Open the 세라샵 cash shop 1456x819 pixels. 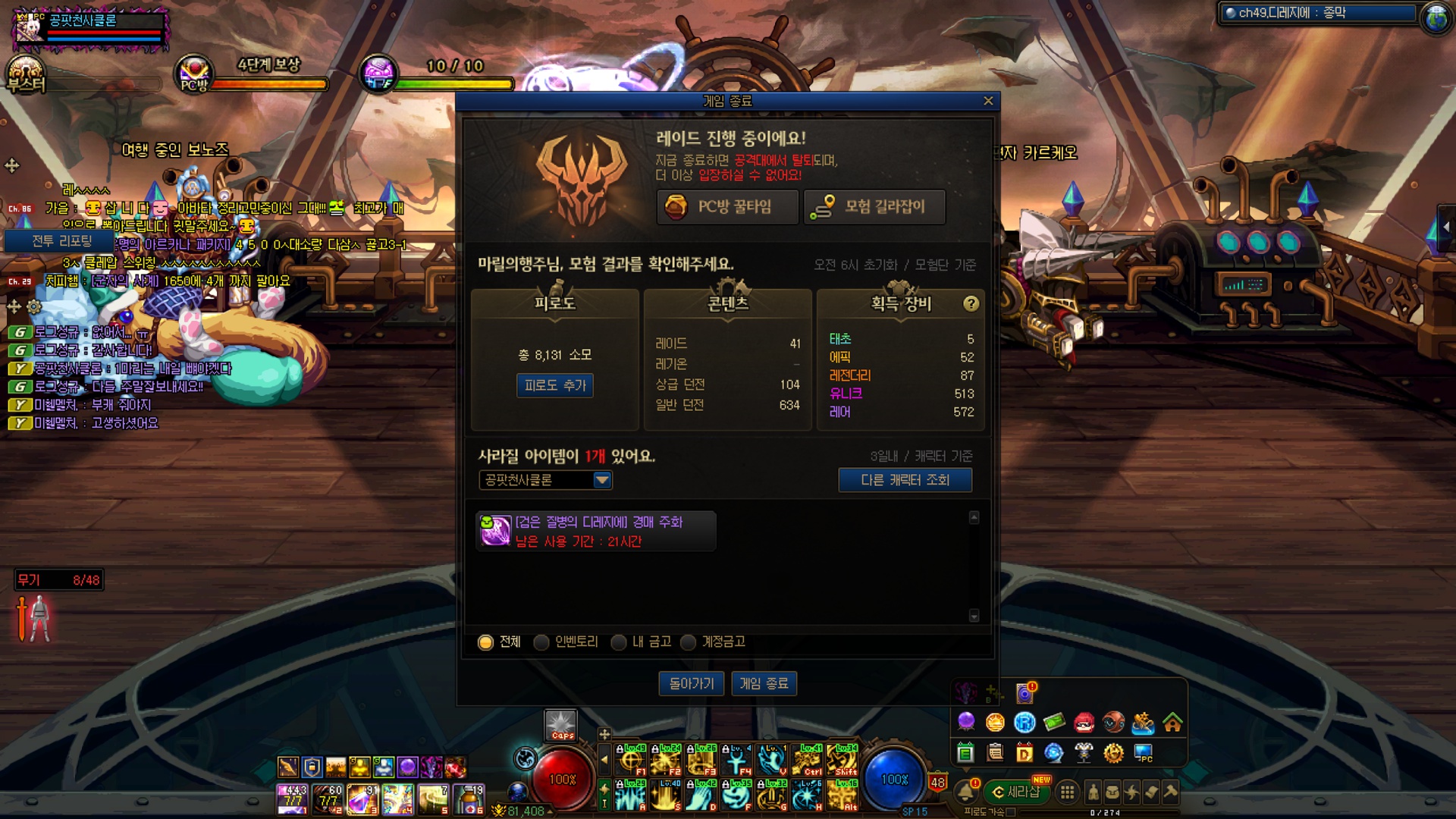tap(1016, 792)
